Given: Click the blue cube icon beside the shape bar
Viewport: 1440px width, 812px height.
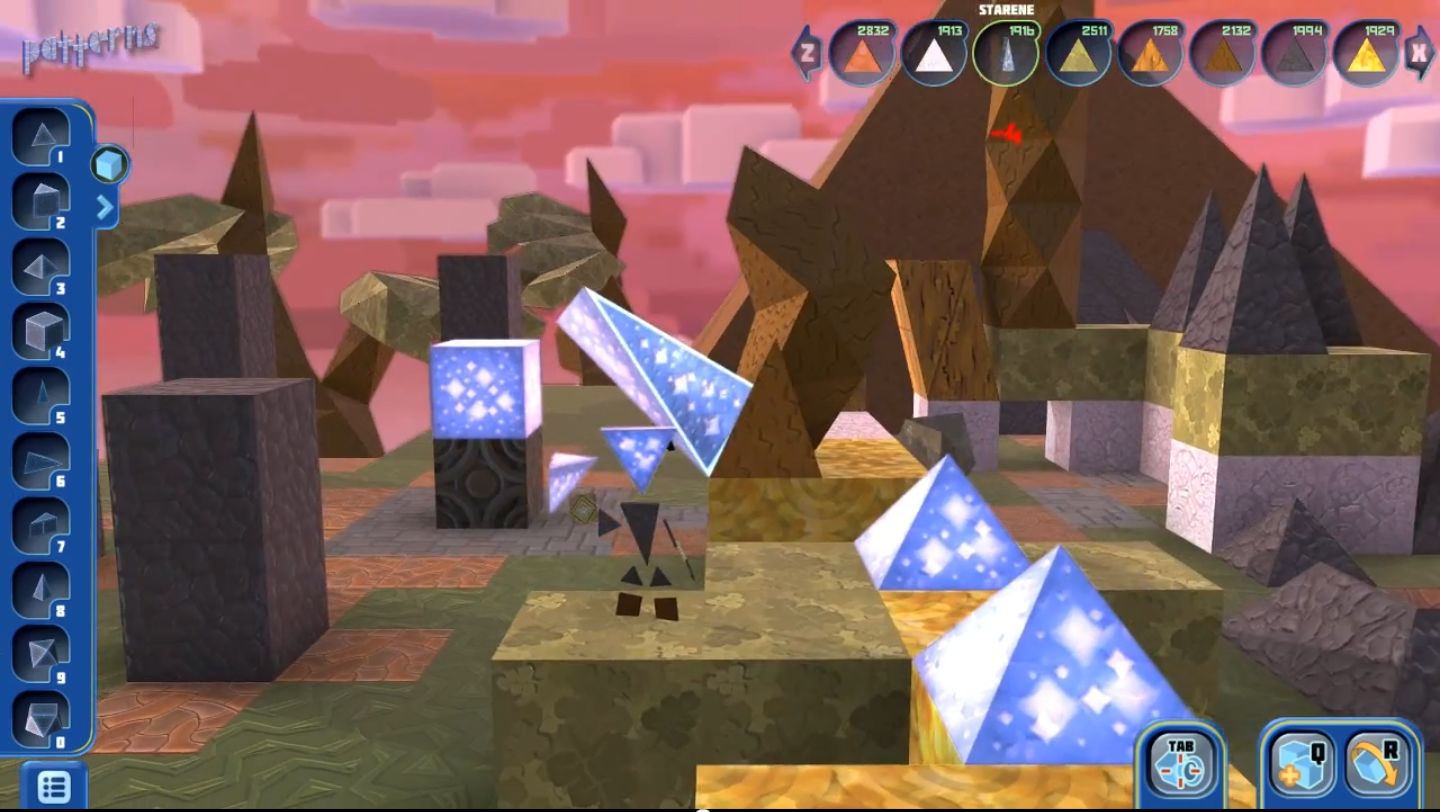Looking at the screenshot, I should click(x=110, y=164).
